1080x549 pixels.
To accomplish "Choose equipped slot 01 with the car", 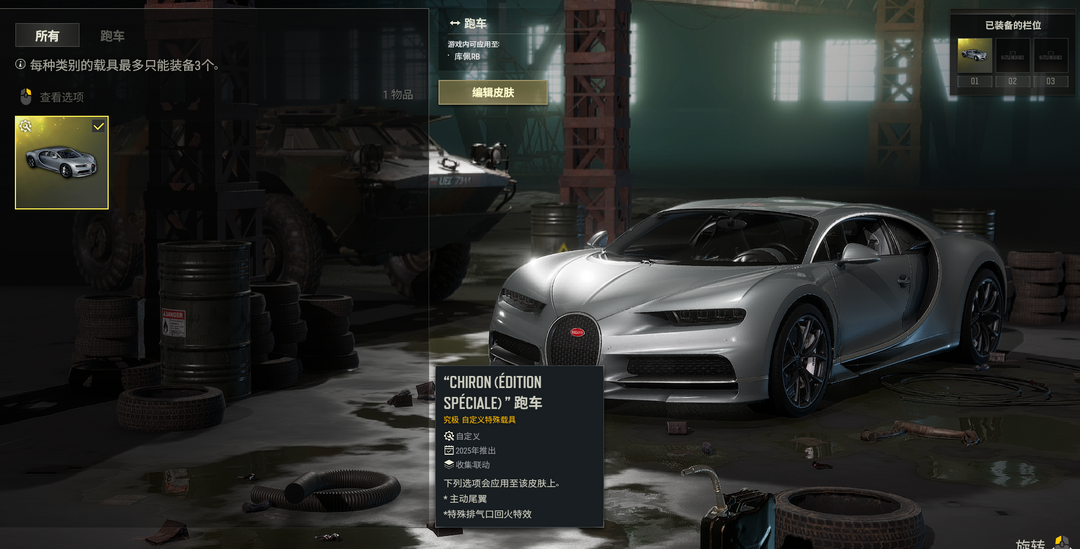I will click(974, 56).
